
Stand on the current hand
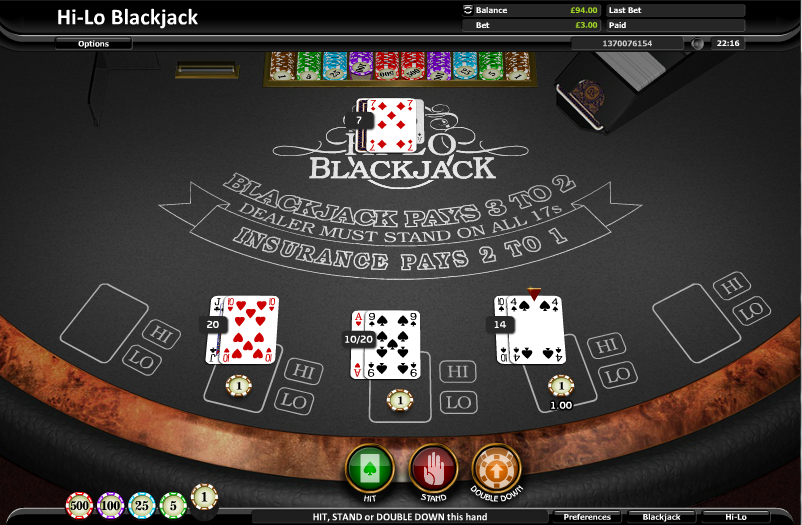(x=433, y=467)
